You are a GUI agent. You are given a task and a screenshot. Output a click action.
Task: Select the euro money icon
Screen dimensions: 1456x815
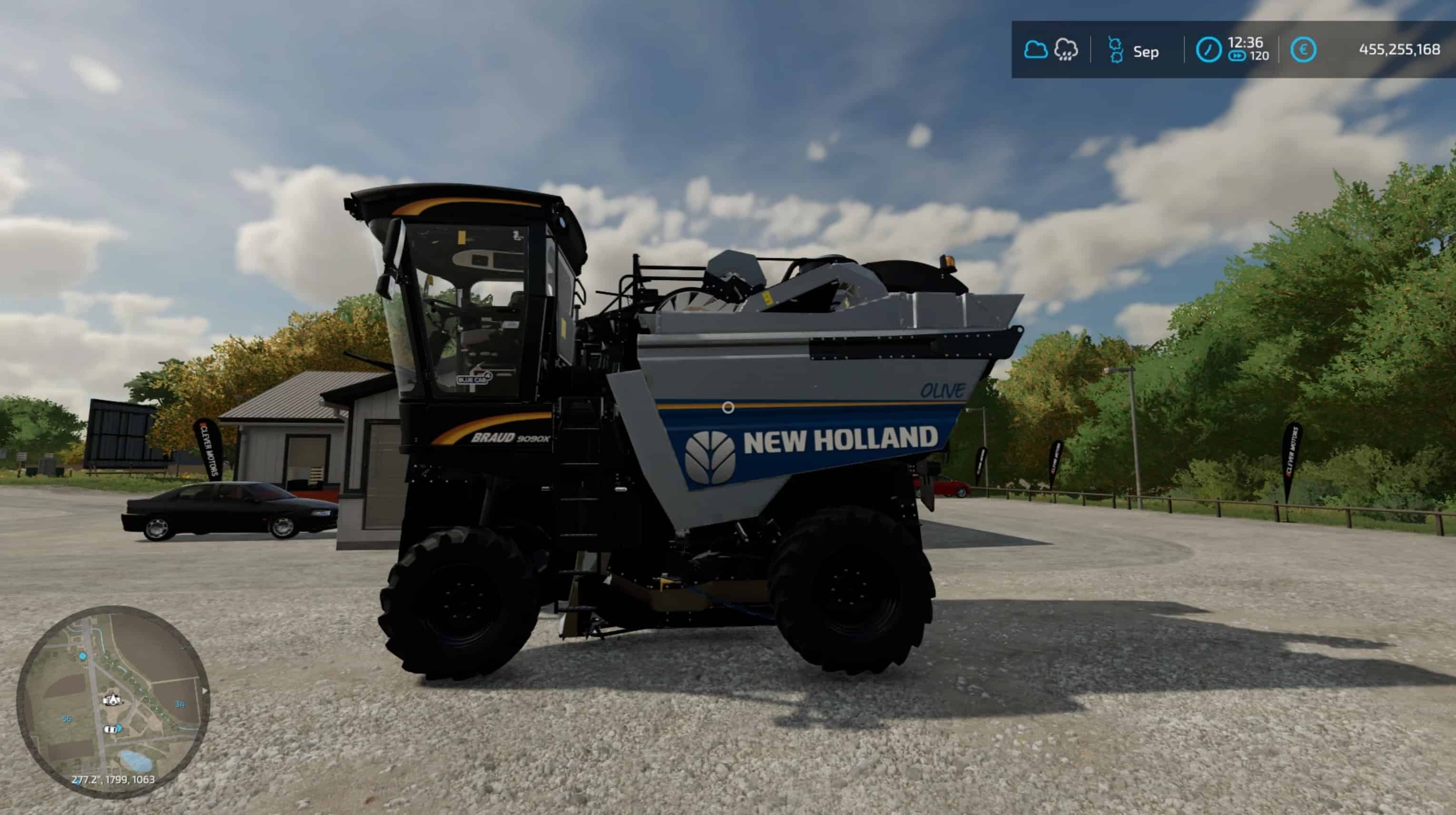(1303, 50)
